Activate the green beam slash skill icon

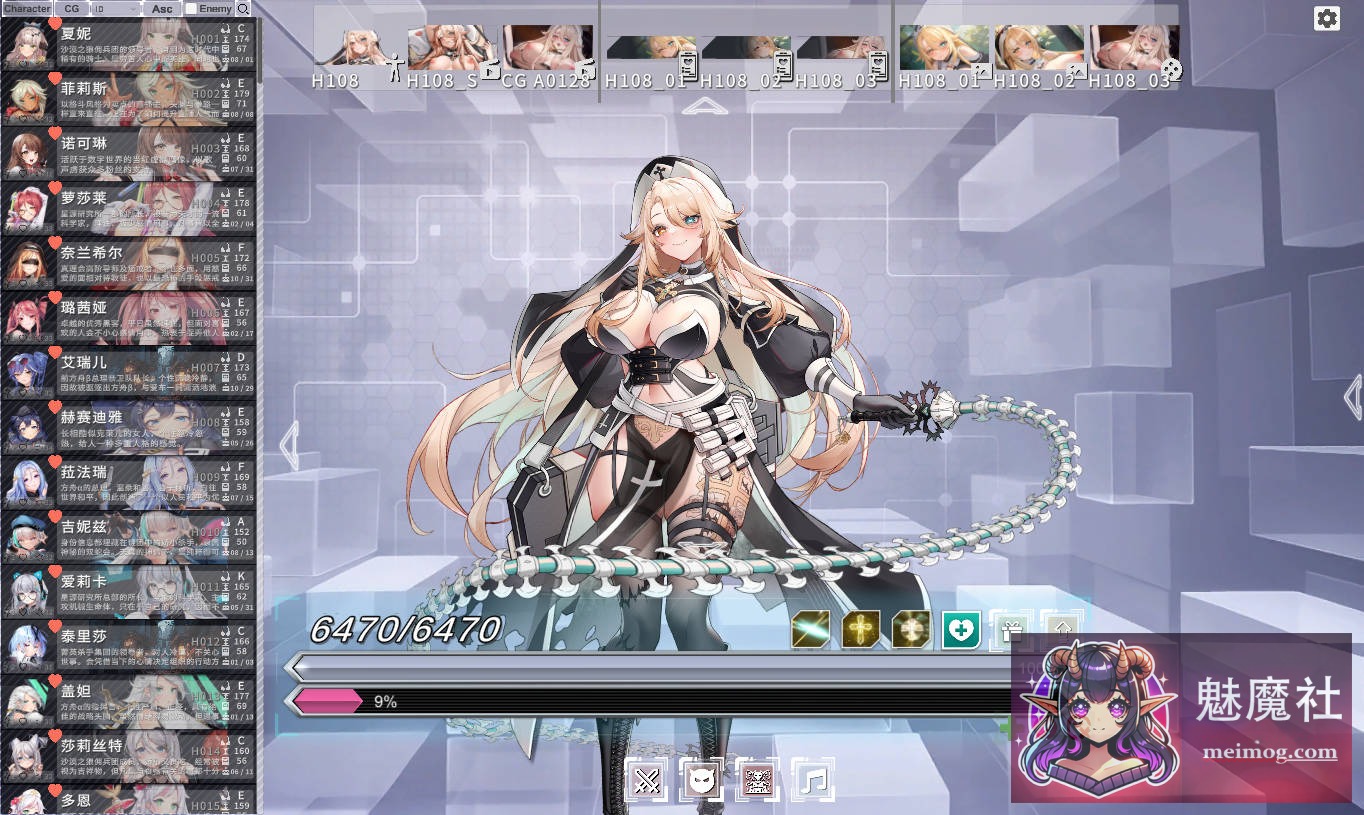point(812,629)
